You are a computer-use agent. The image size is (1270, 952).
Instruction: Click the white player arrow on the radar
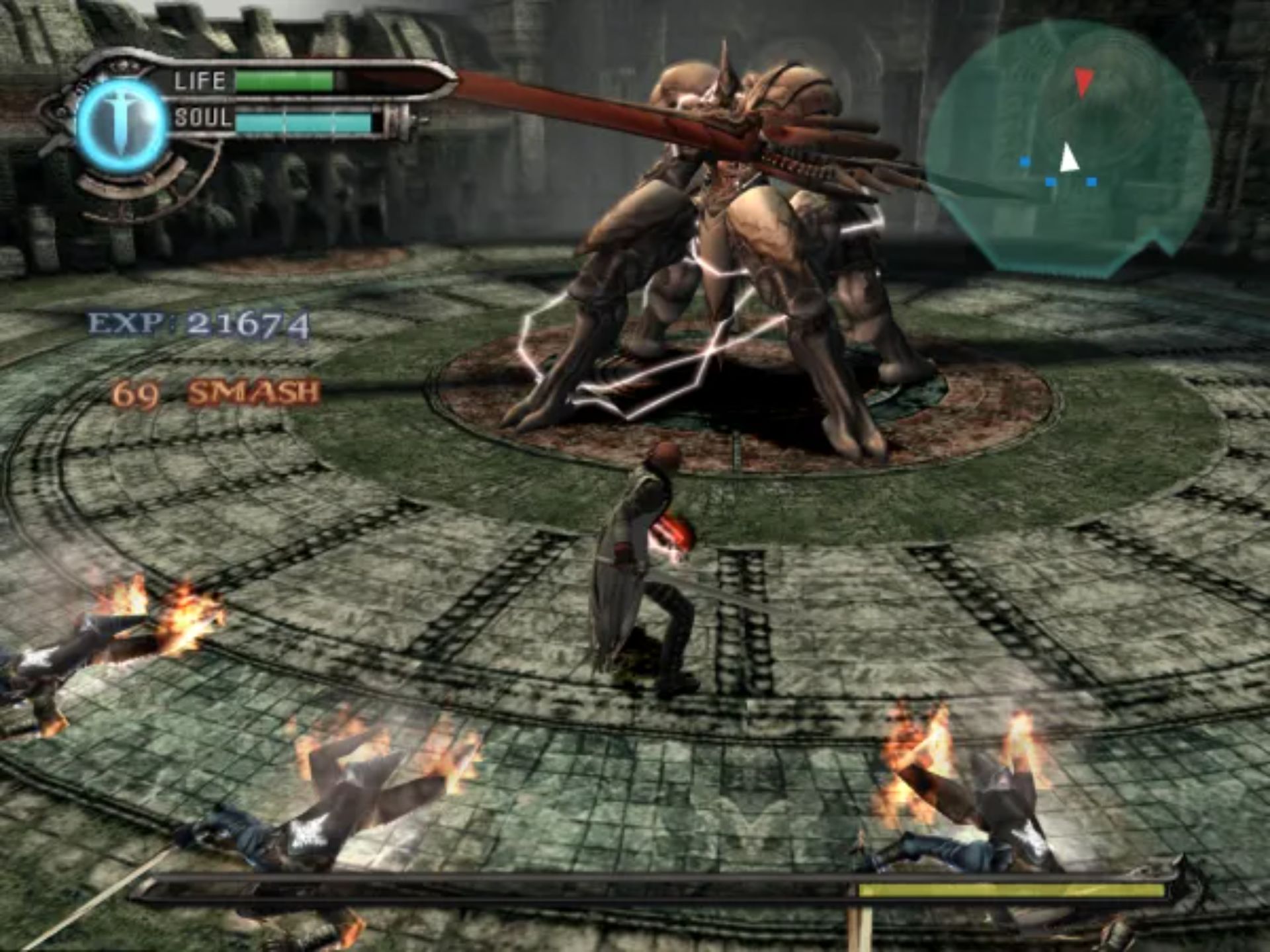coord(1068,159)
